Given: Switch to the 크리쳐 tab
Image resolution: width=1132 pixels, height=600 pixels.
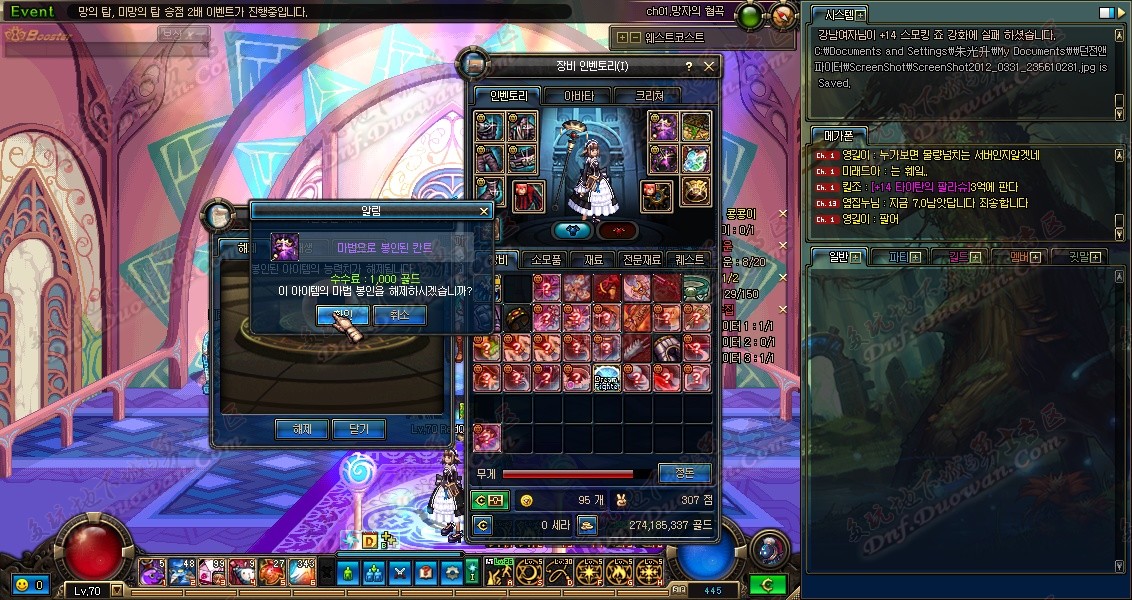Looking at the screenshot, I should 656,96.
